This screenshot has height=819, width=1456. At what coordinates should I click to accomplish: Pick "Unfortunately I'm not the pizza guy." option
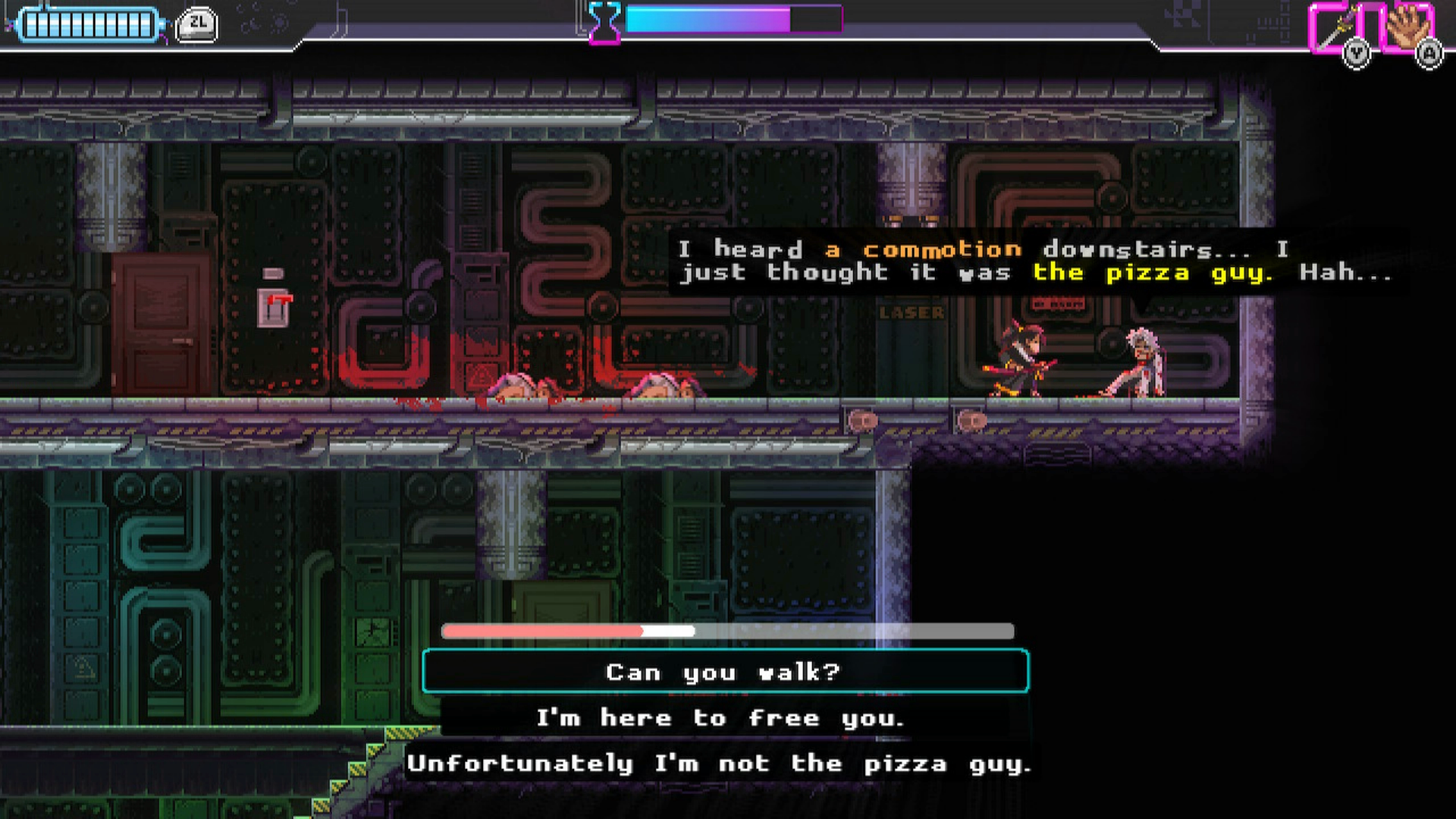pyautogui.click(x=719, y=763)
